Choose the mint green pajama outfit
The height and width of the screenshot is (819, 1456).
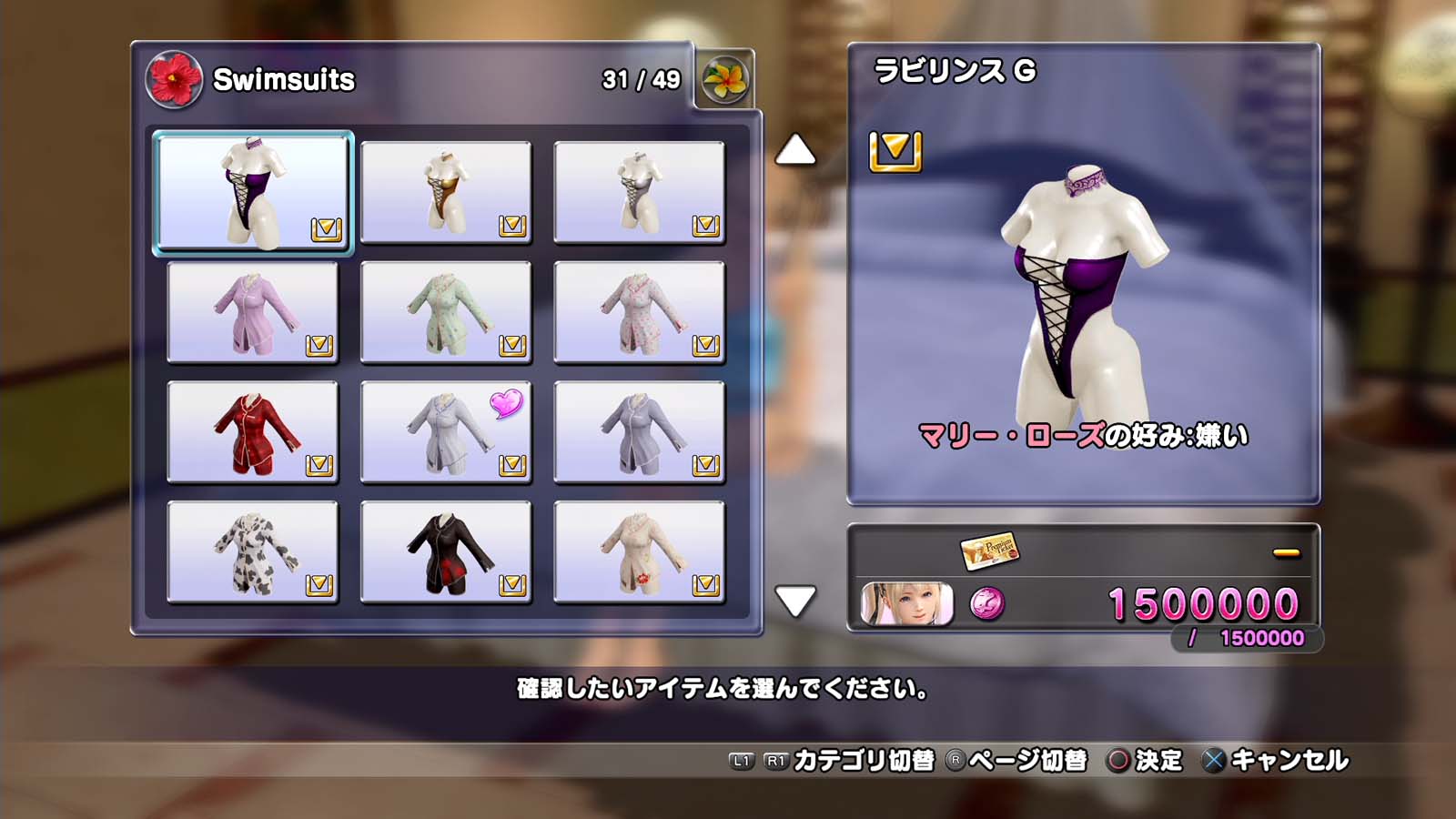click(446, 312)
